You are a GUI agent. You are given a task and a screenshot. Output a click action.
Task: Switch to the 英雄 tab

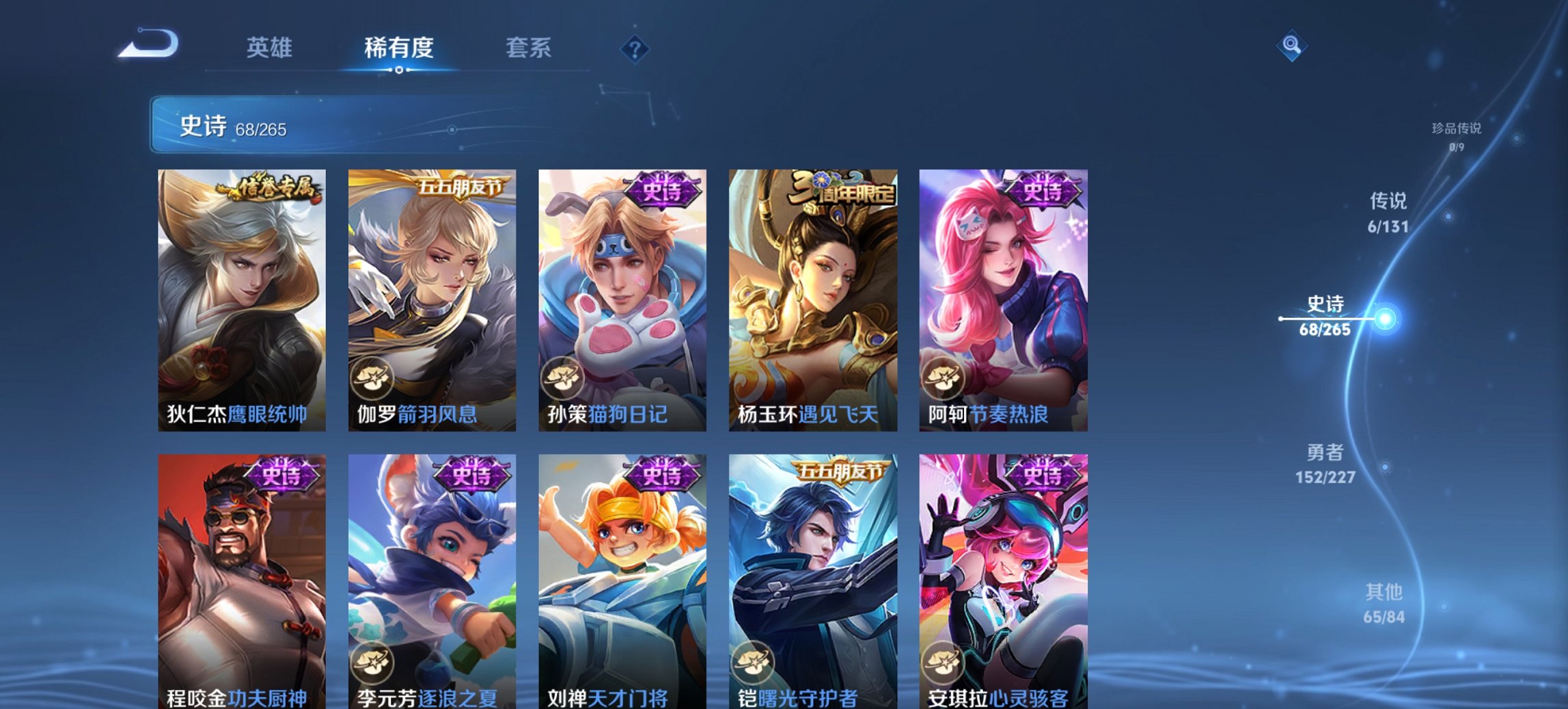[x=271, y=49]
